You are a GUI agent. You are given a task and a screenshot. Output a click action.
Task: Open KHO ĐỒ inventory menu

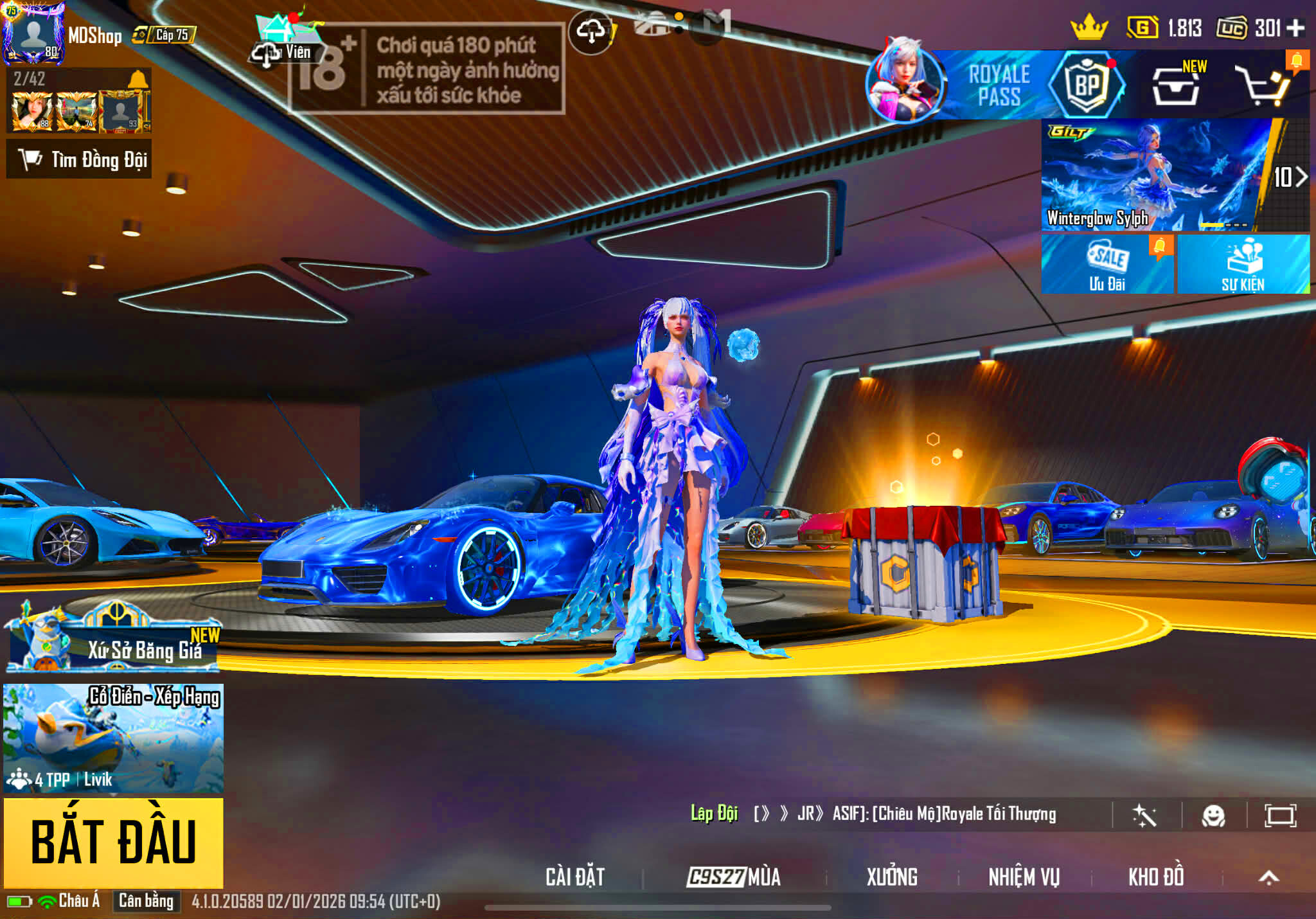1156,877
